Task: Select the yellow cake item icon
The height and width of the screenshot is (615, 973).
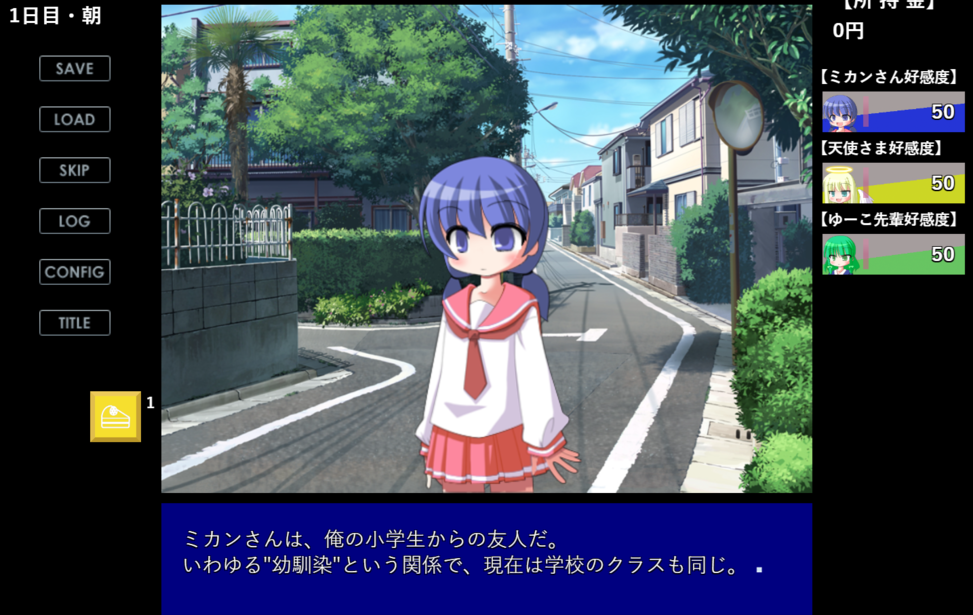Action: pyautogui.click(x=116, y=416)
